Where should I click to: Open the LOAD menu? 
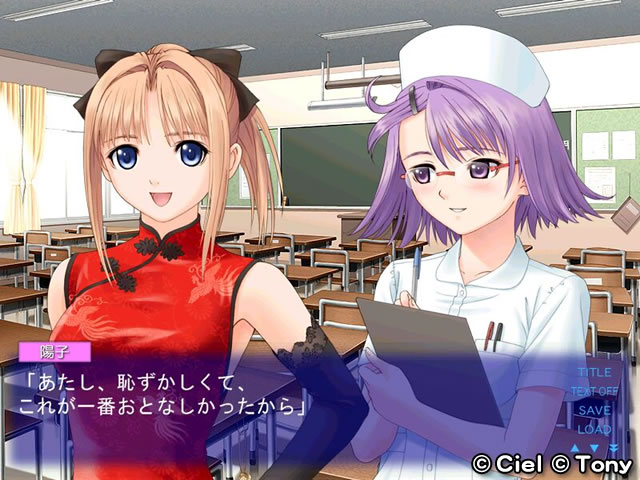594,428
